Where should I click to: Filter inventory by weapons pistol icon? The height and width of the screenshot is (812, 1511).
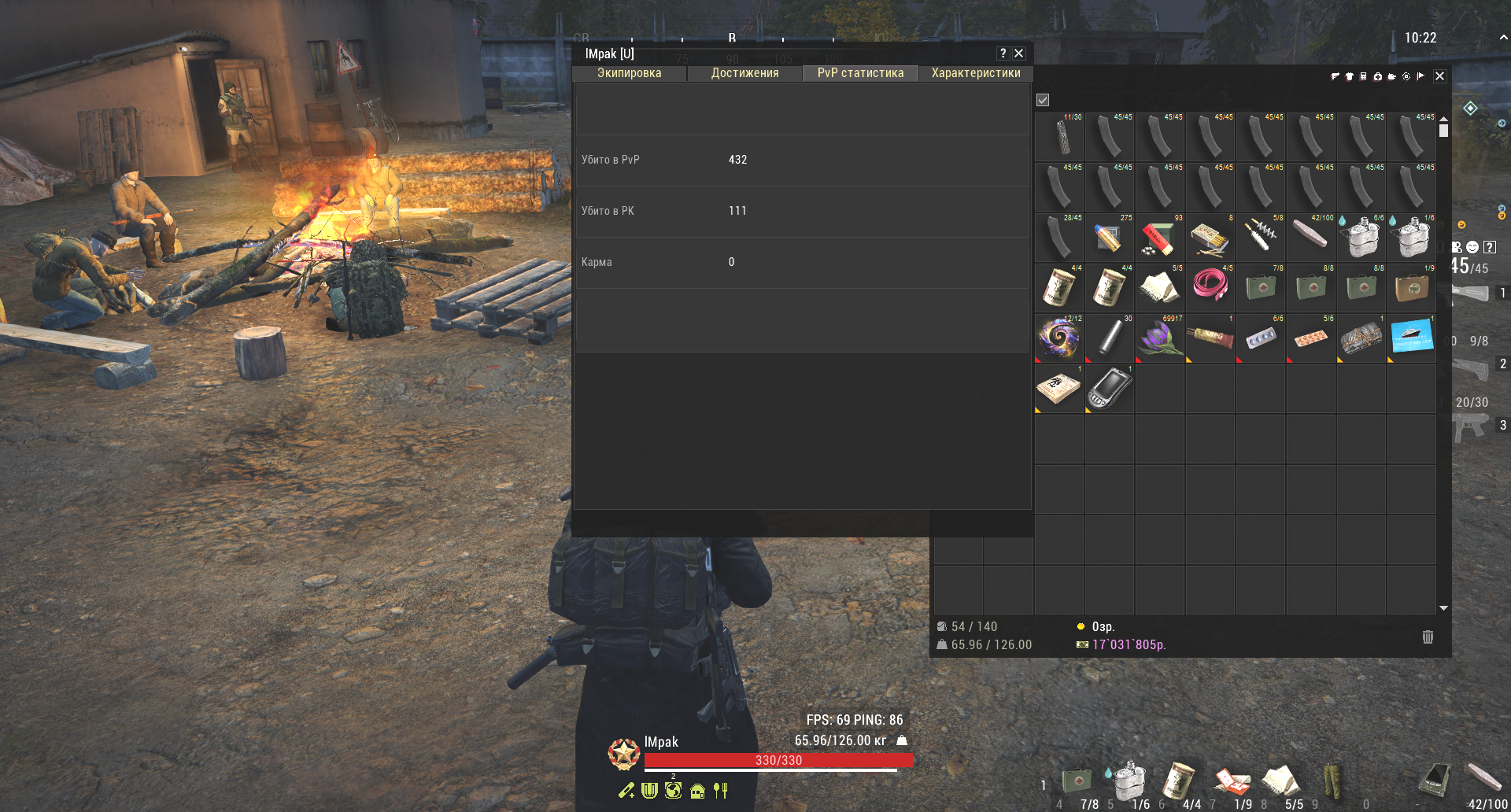click(1335, 76)
